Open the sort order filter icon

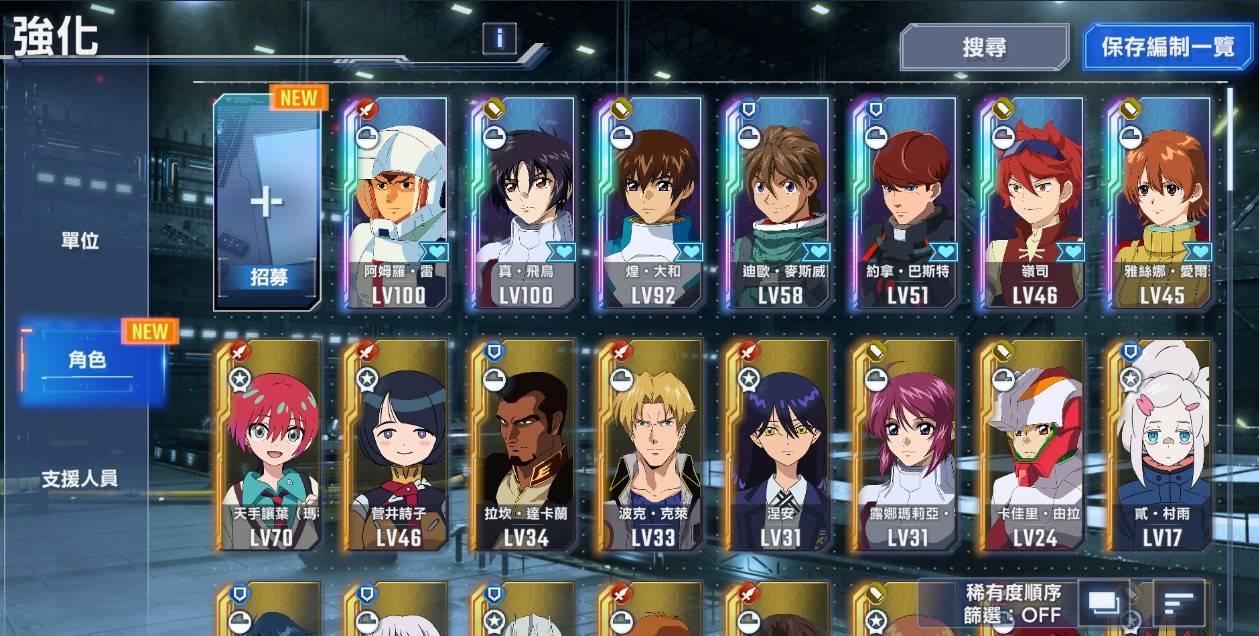1179,603
